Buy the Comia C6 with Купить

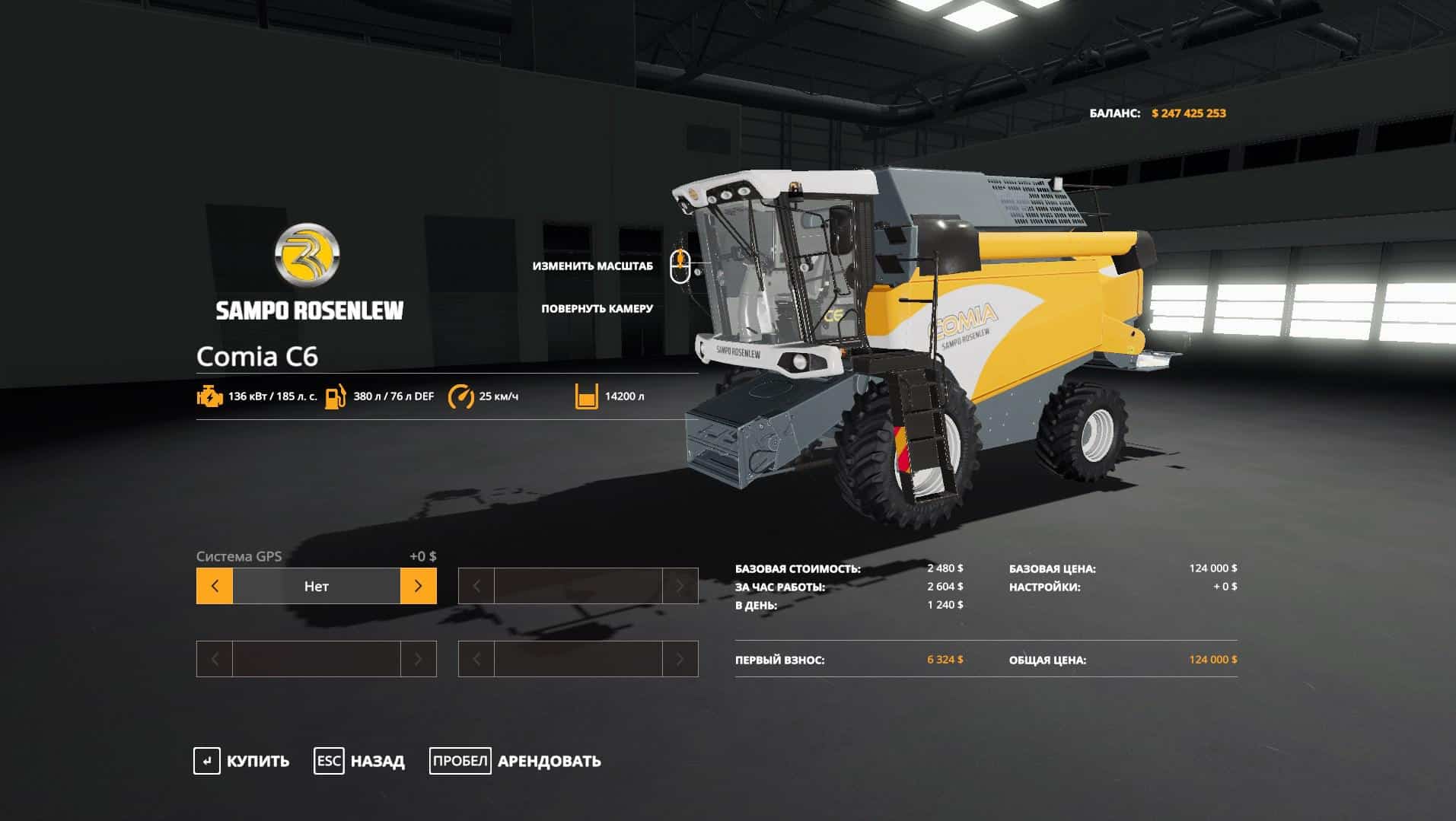242,761
